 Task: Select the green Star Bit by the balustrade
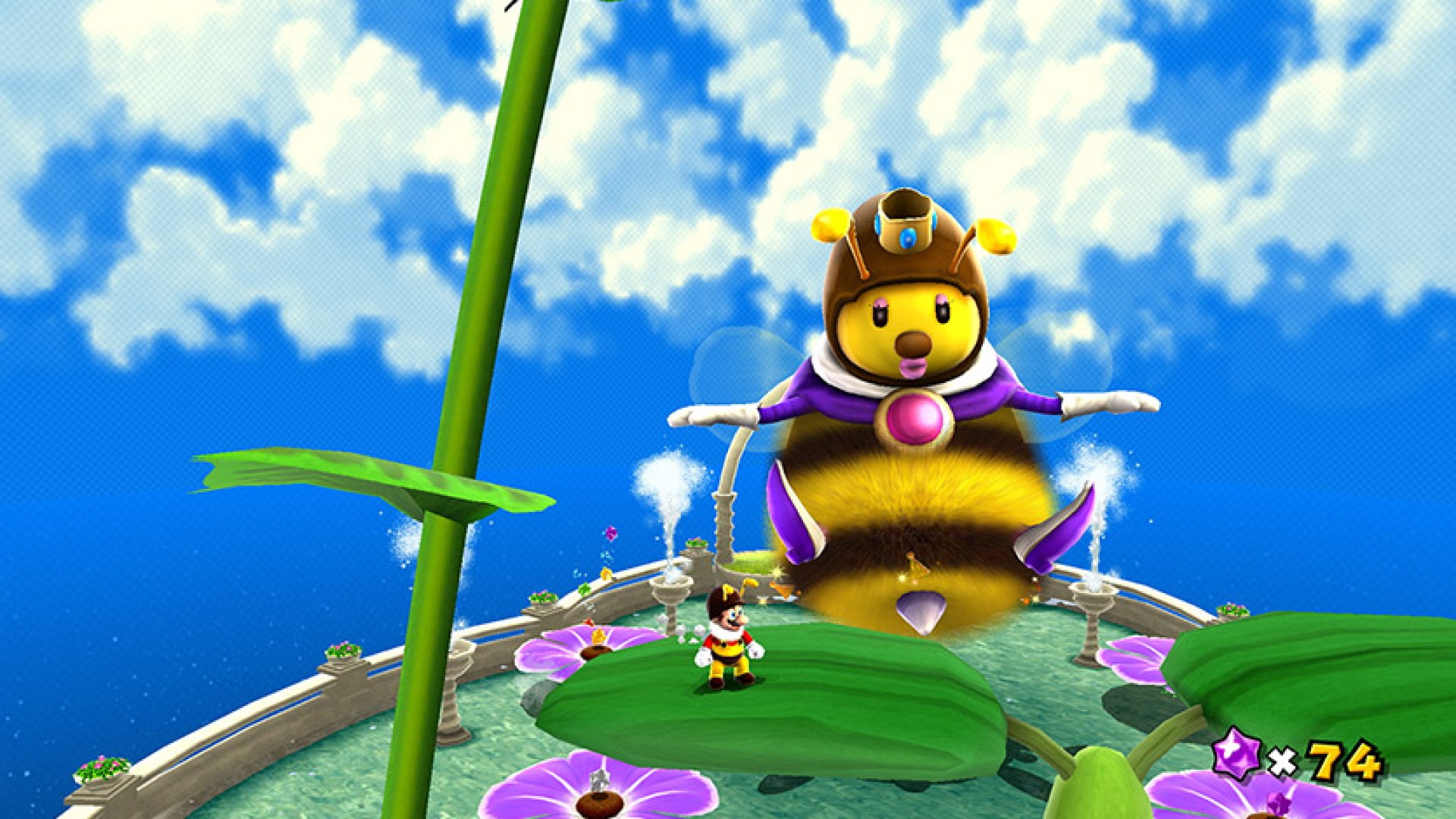[583, 588]
